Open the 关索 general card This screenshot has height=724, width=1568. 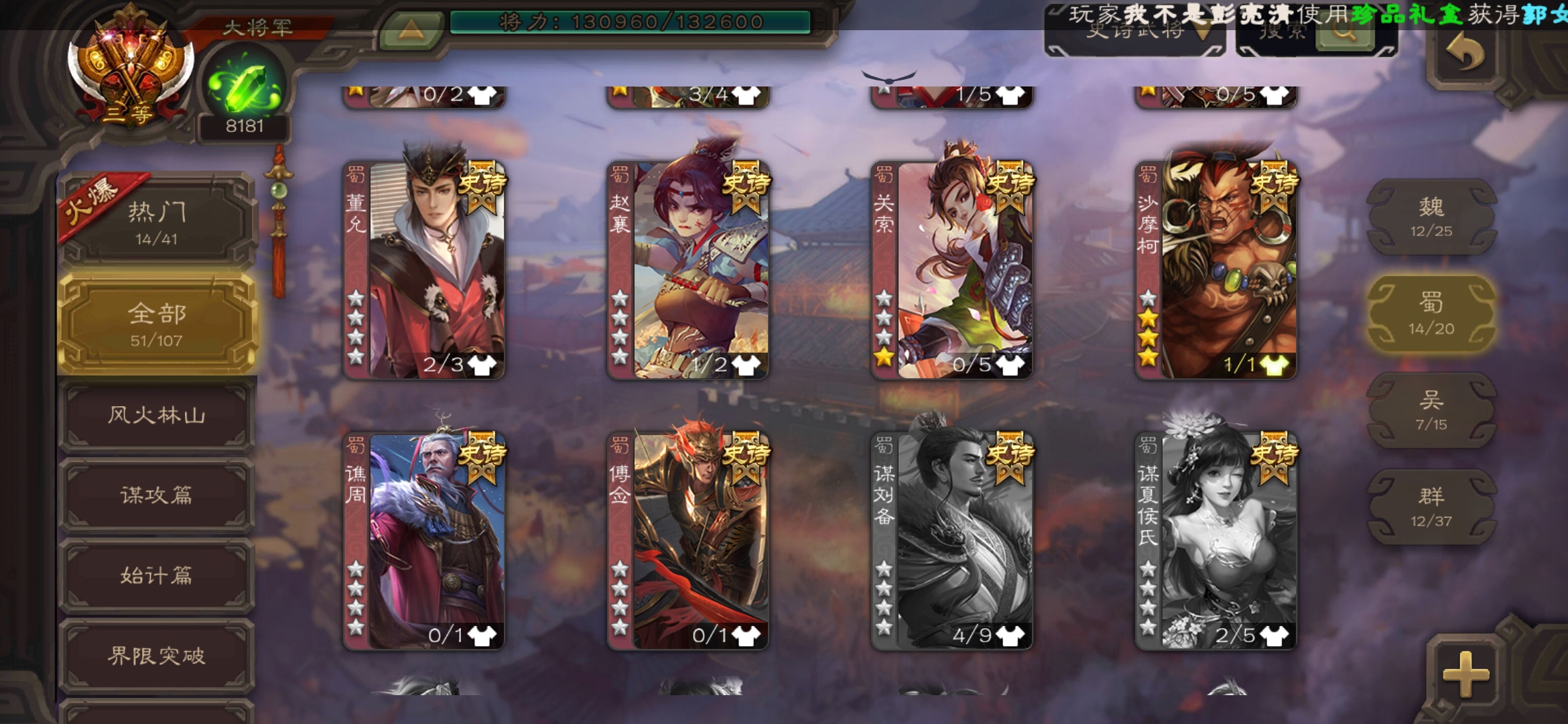952,269
